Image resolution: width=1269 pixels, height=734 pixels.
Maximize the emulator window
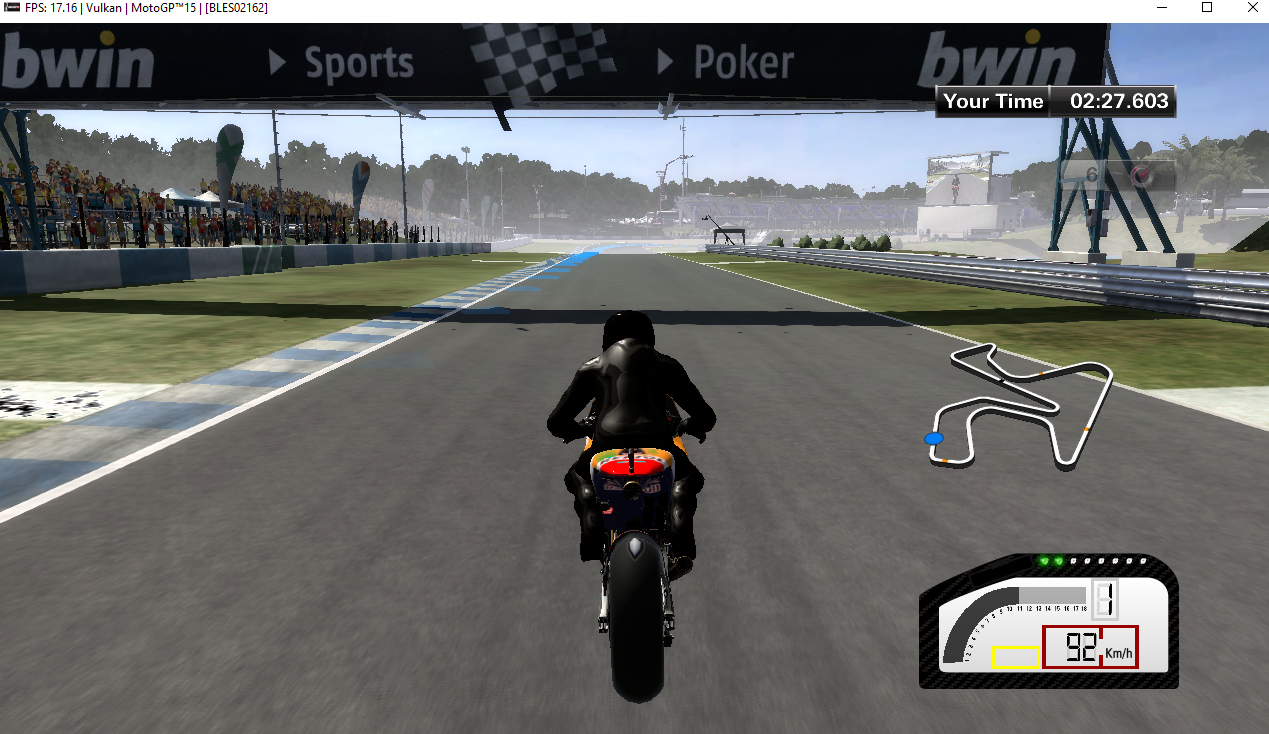coord(1207,8)
